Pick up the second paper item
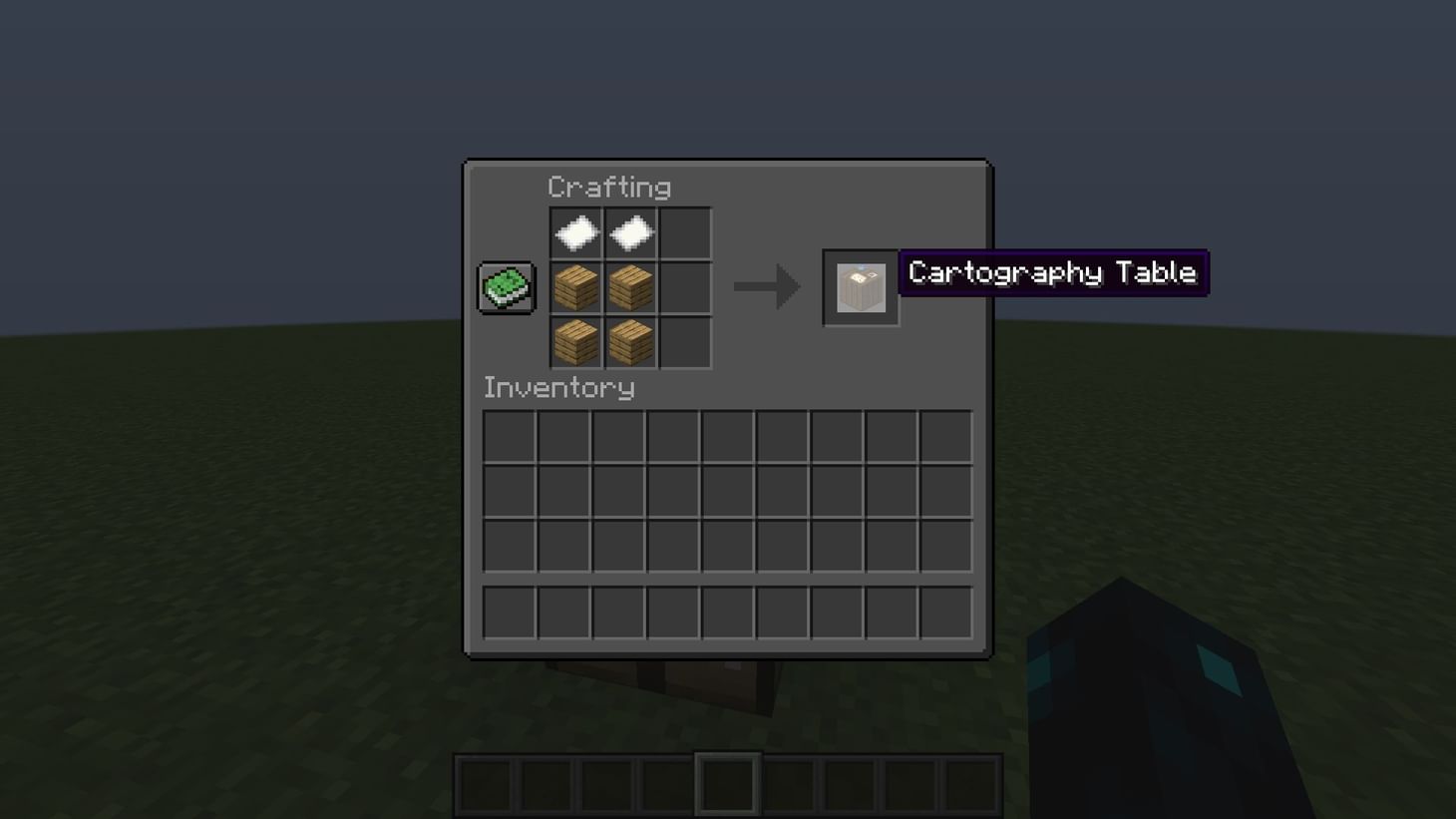 pyautogui.click(x=630, y=231)
